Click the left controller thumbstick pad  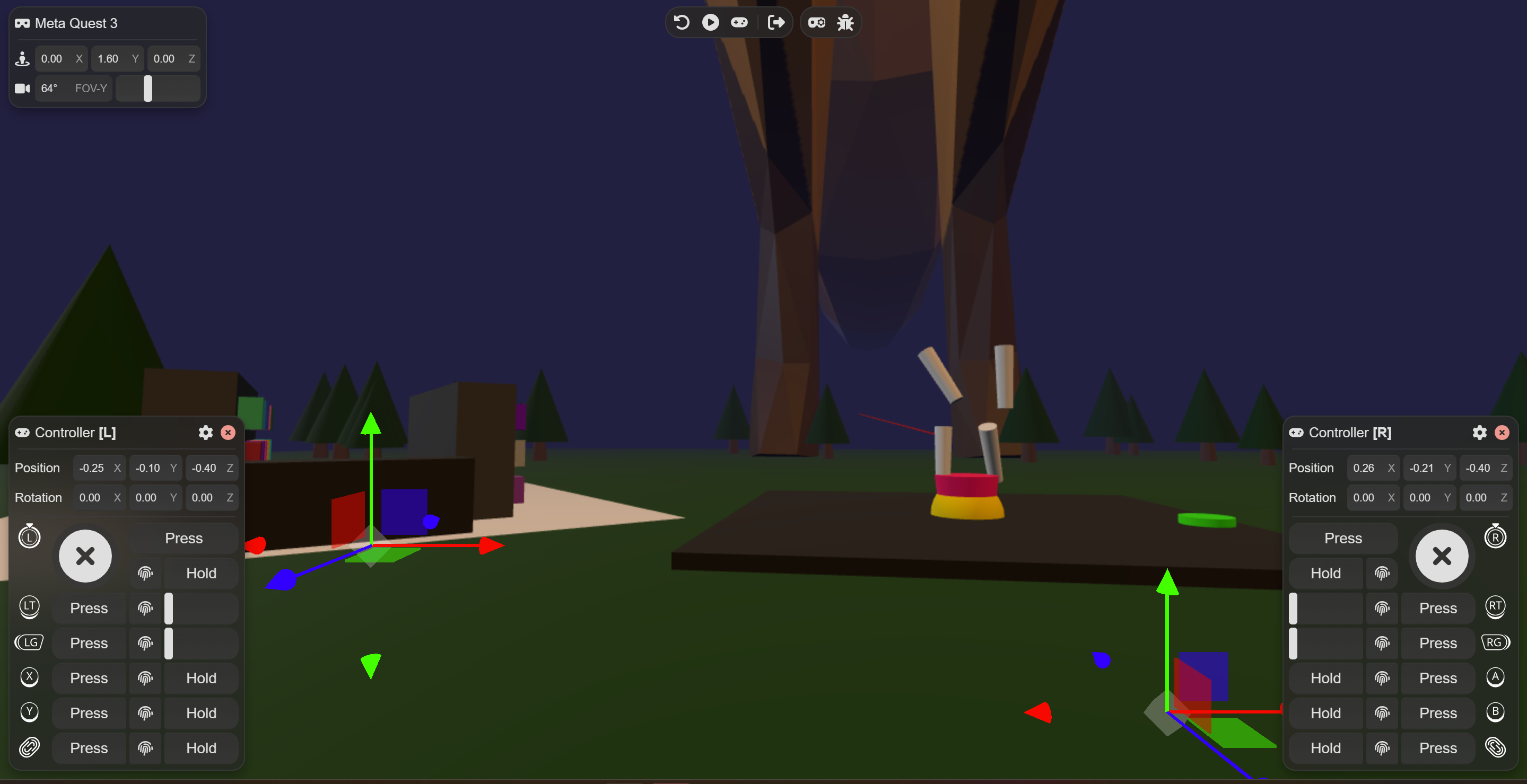click(x=85, y=556)
